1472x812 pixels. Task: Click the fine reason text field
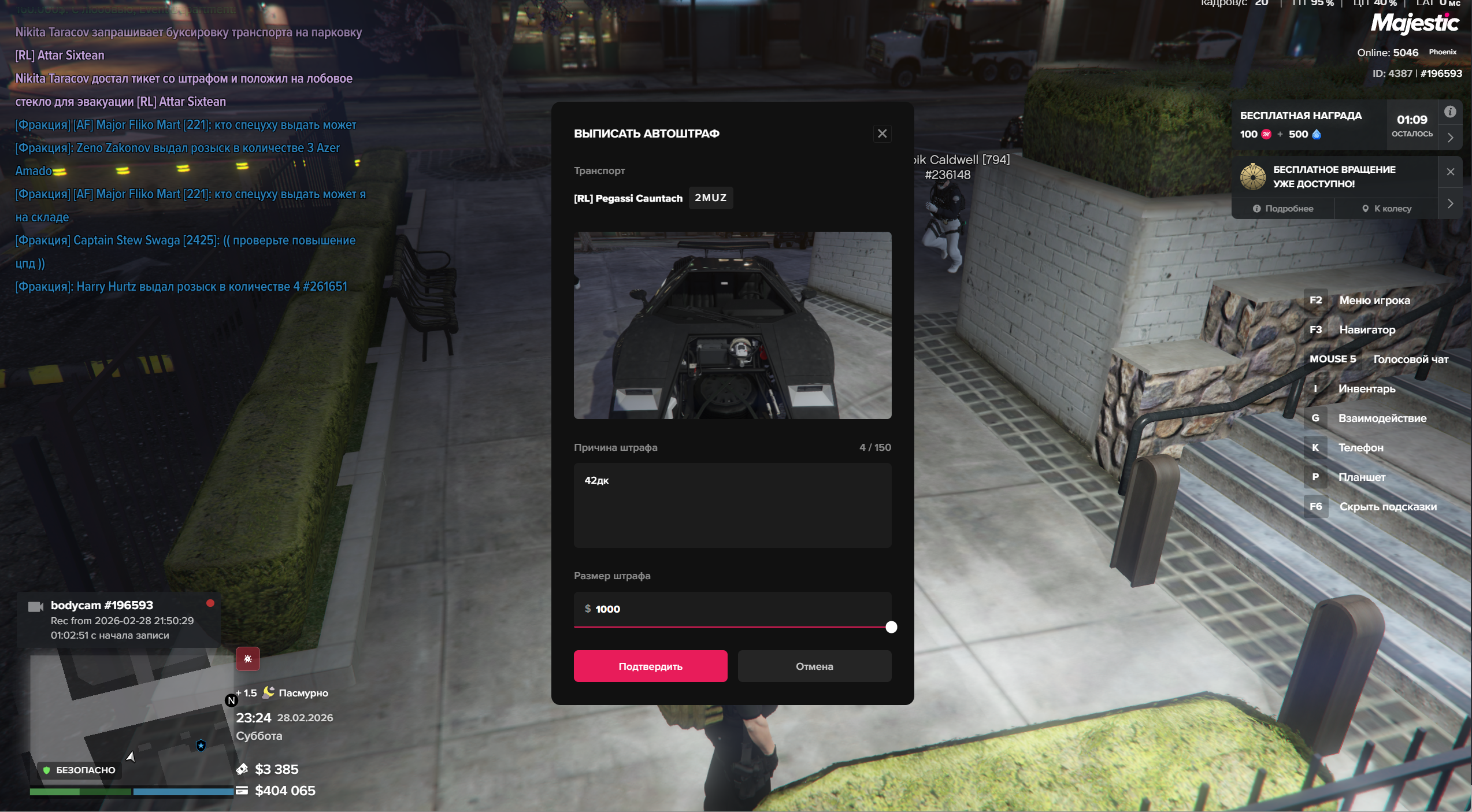732,505
